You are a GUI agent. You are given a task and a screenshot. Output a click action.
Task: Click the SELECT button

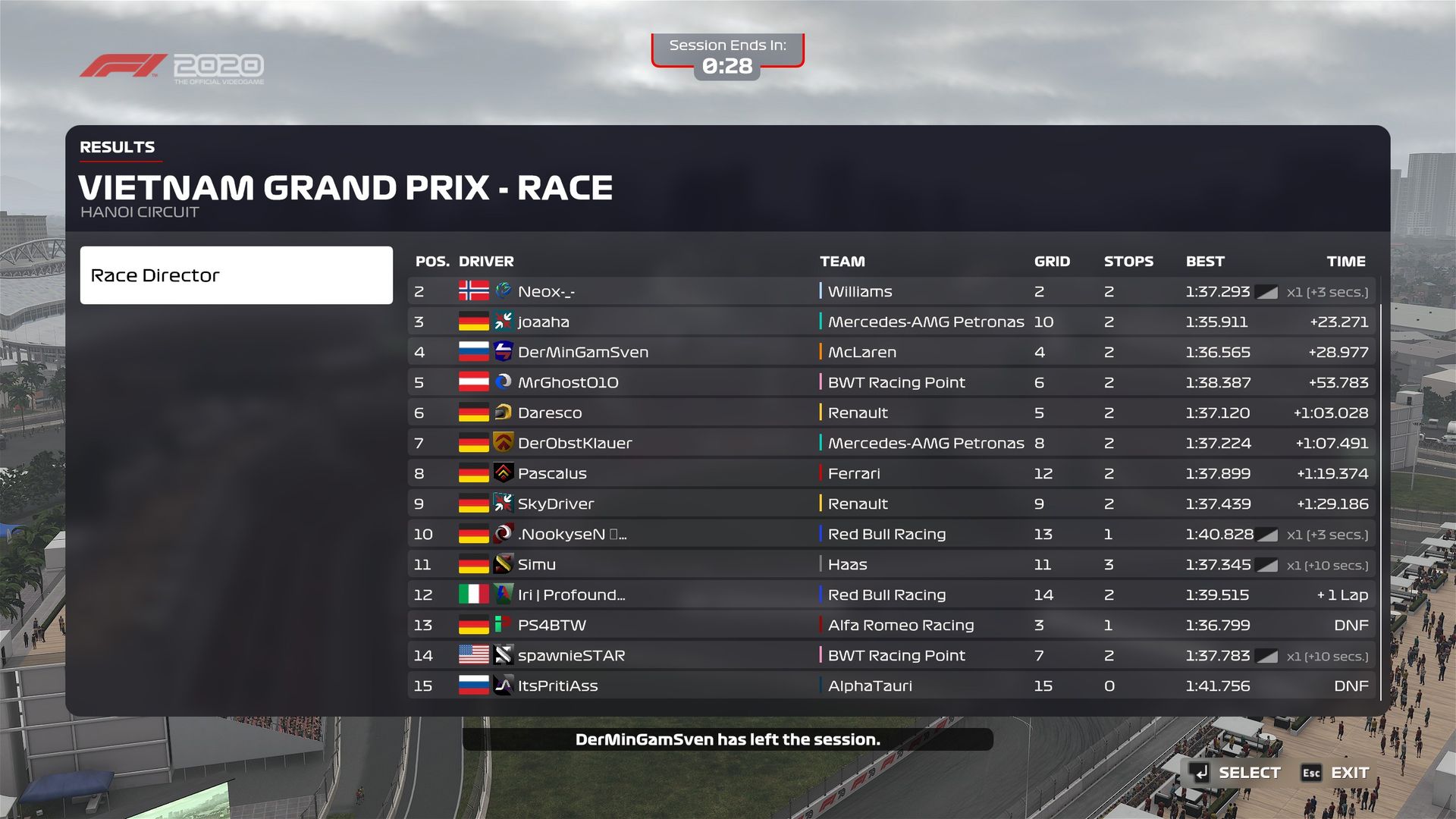(1236, 773)
